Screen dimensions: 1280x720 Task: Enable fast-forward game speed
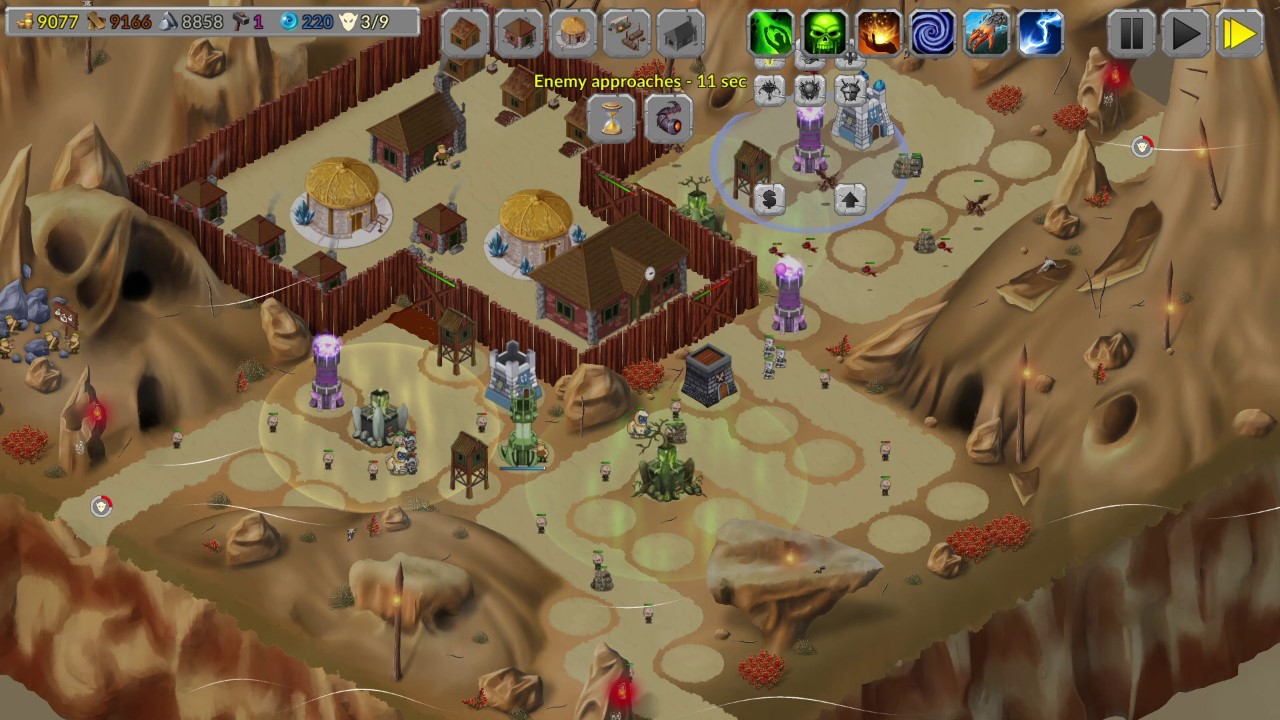coord(1240,32)
